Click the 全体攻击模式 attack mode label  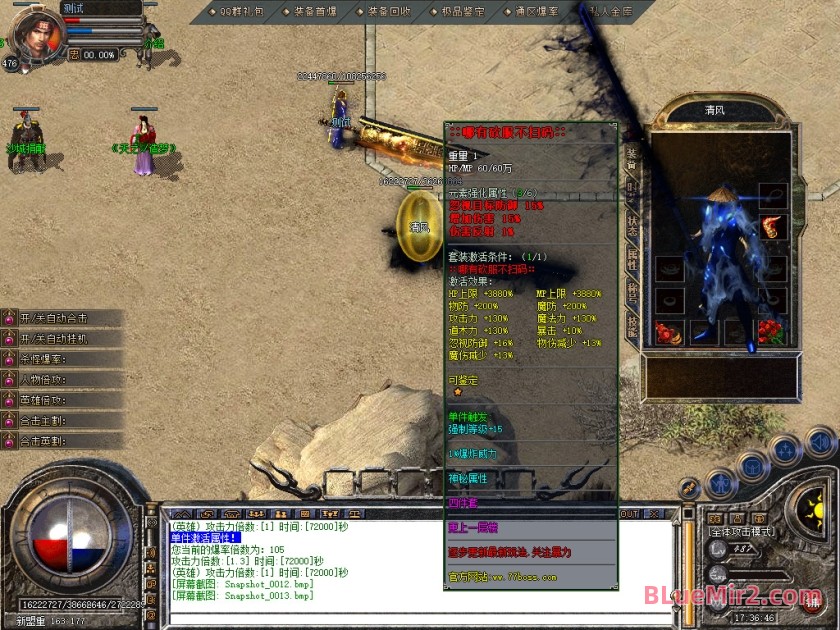pyautogui.click(x=741, y=532)
